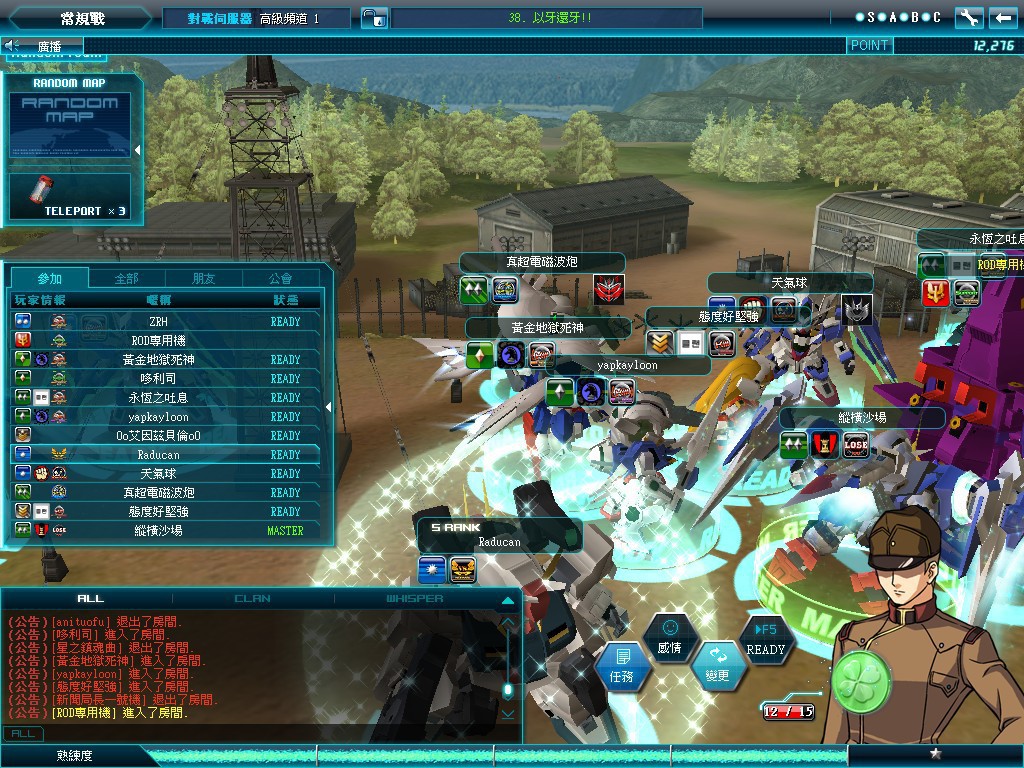Switch to the 朋友 friends tab

pyautogui.click(x=203, y=278)
